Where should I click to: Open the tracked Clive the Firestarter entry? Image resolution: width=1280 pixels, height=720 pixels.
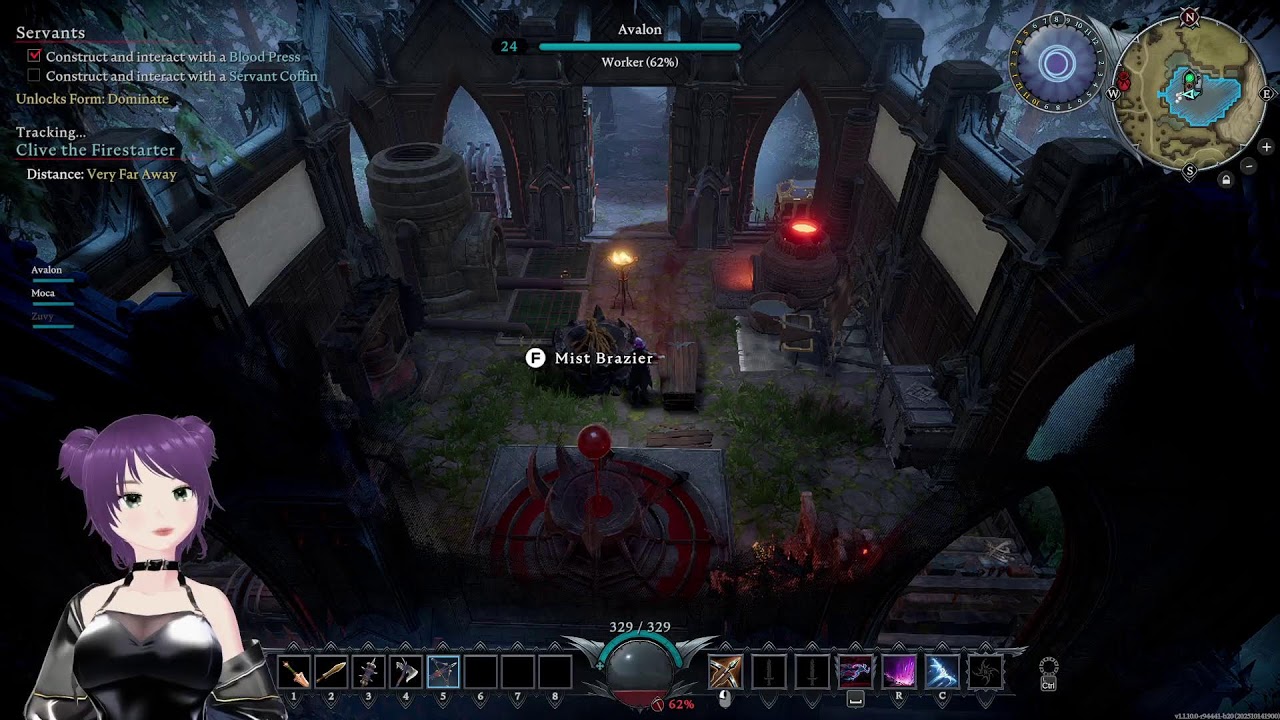coord(95,150)
